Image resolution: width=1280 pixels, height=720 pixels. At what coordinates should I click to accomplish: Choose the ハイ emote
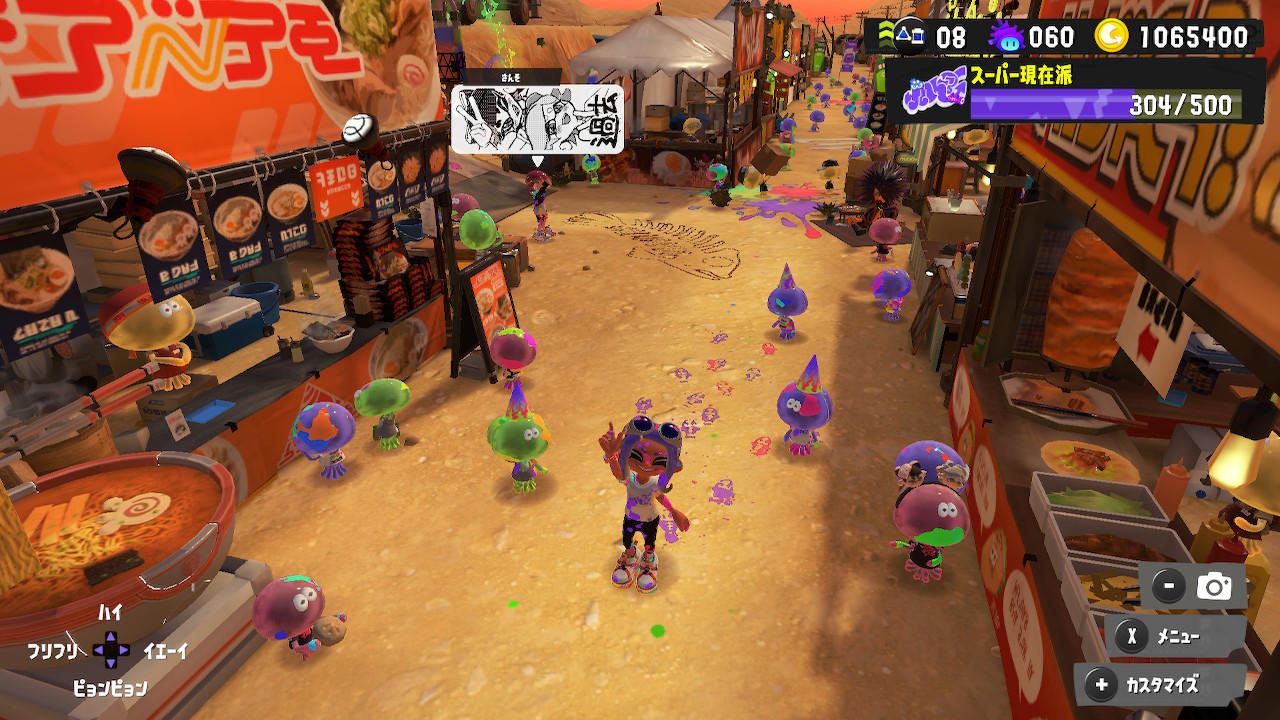pos(110,612)
